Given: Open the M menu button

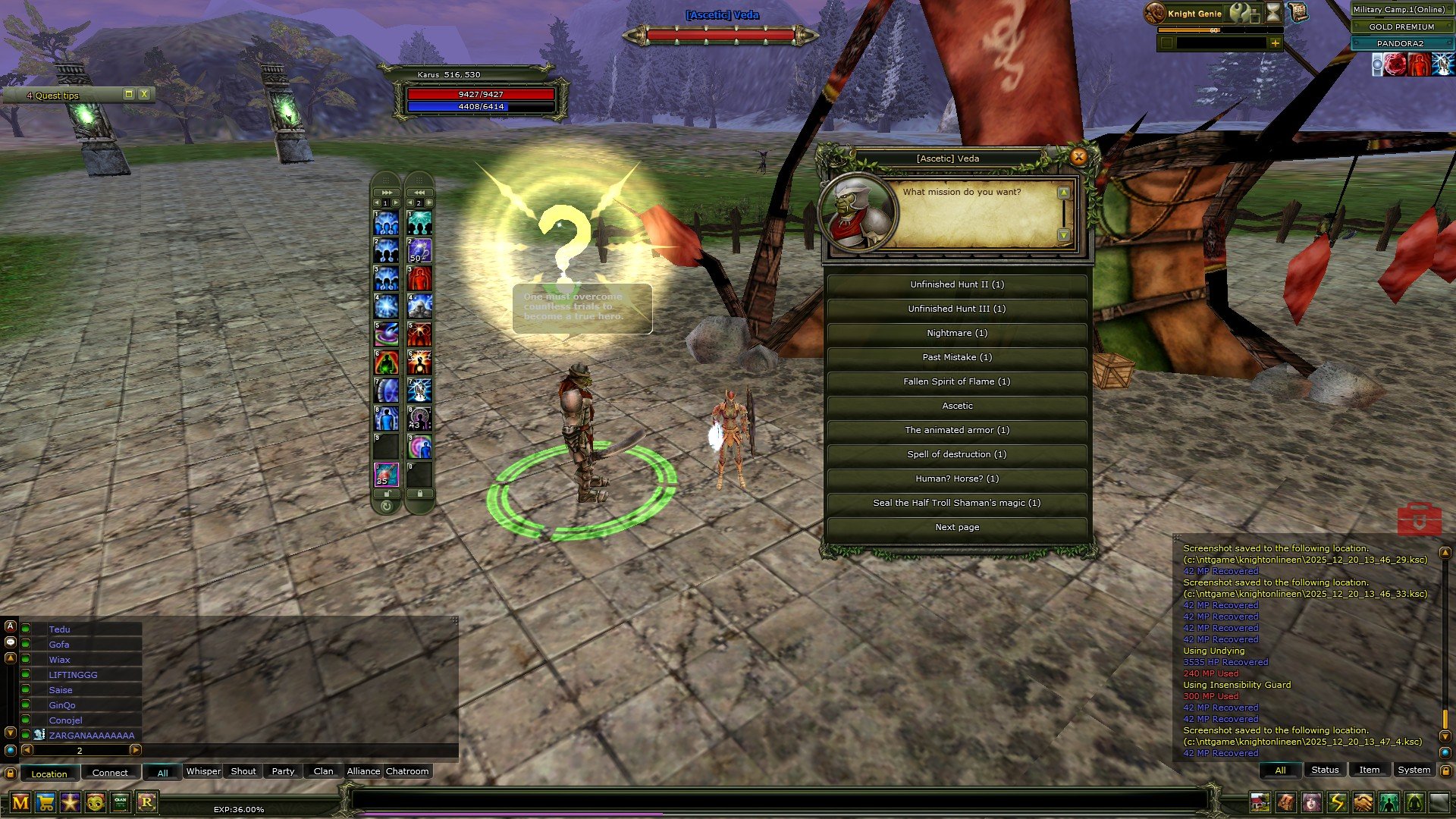Looking at the screenshot, I should pyautogui.click(x=20, y=802).
